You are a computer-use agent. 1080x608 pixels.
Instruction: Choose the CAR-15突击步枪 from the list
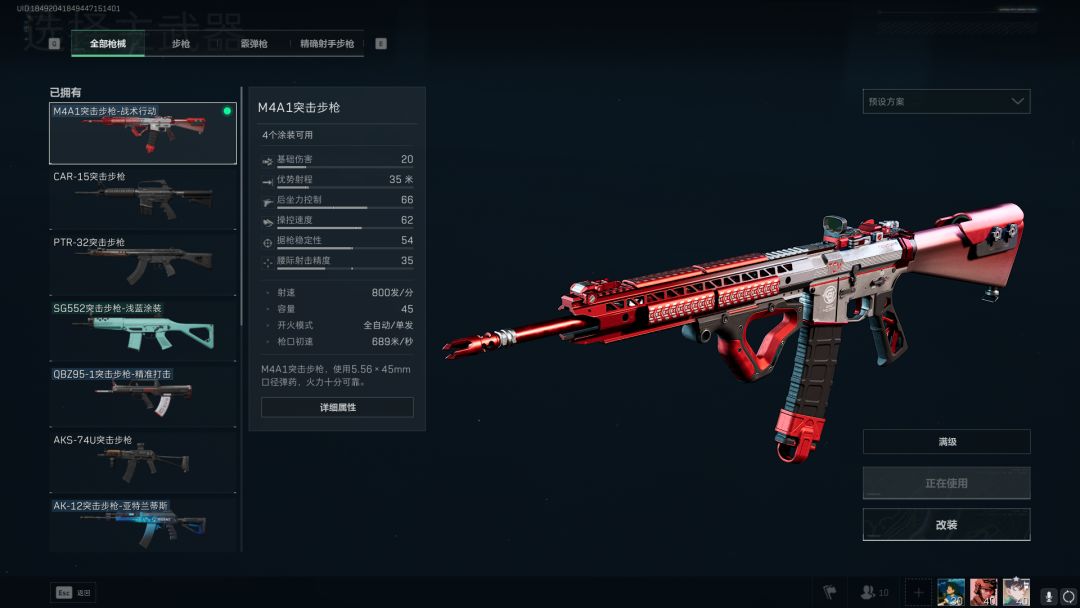[x=143, y=198]
